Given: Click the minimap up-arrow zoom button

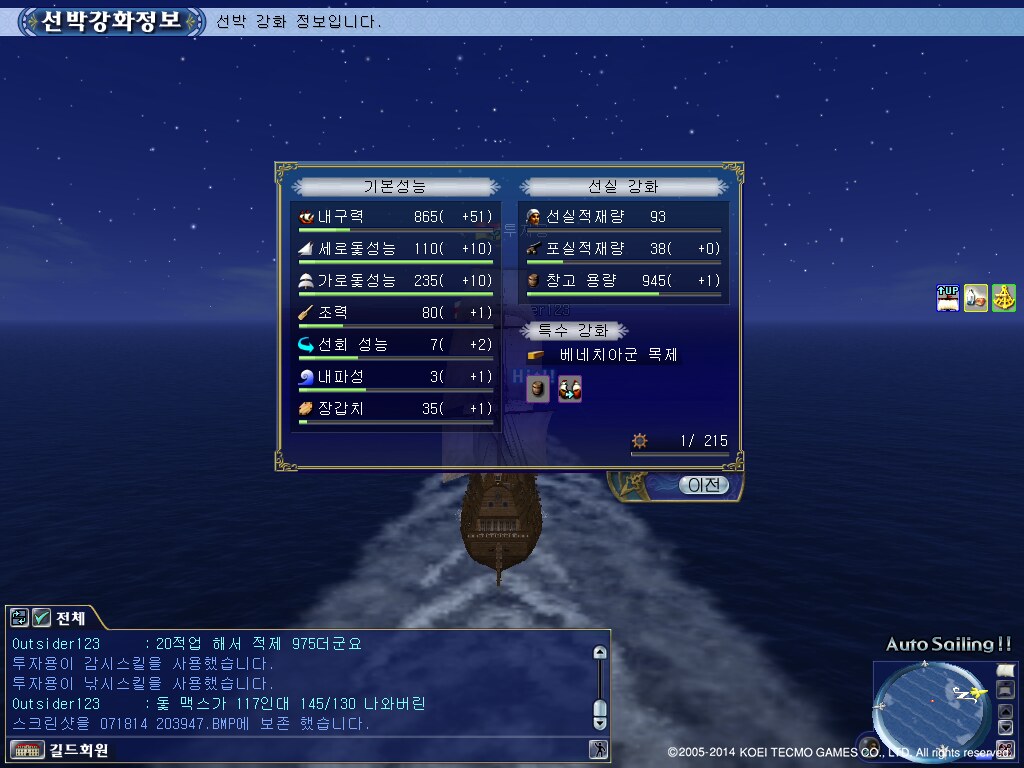Looking at the screenshot, I should [x=1006, y=711].
